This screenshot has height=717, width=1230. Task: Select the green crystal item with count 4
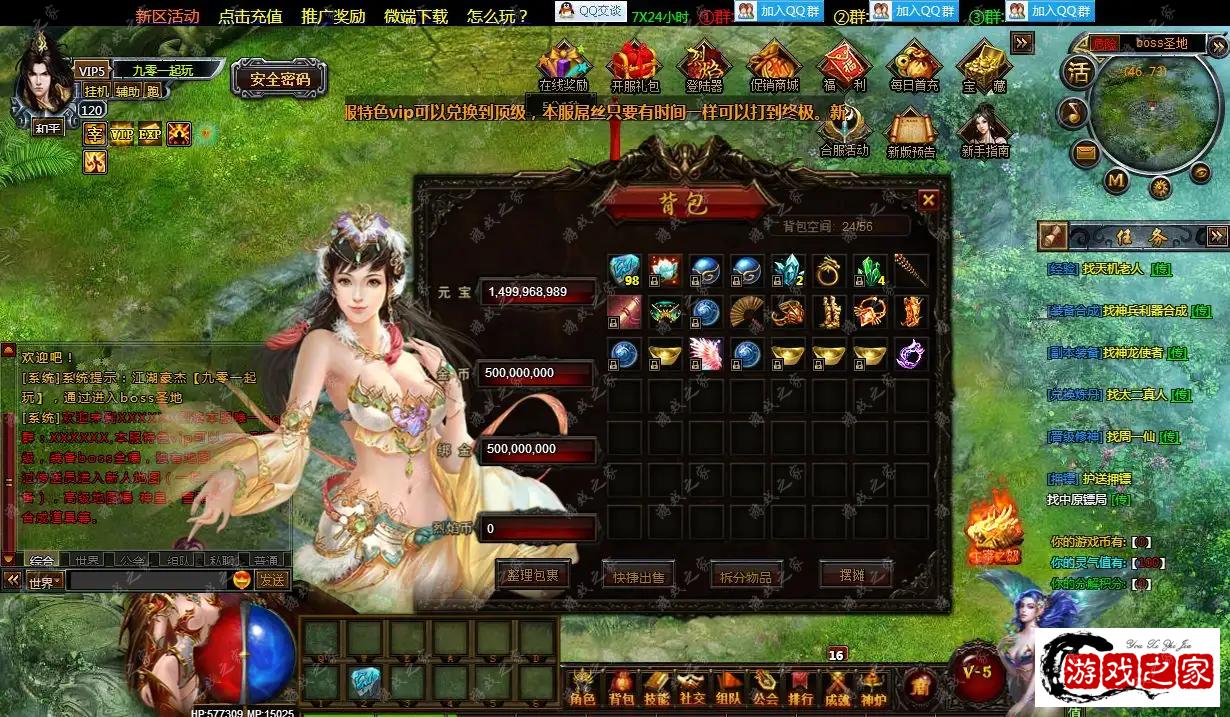point(870,271)
